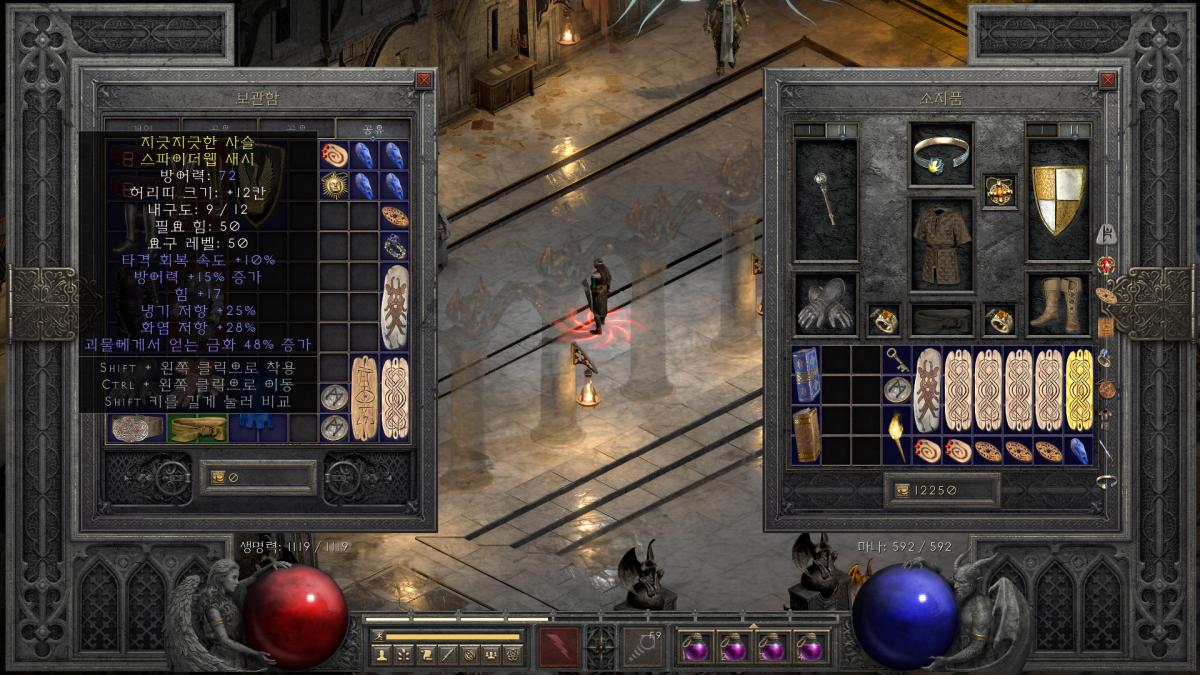This screenshot has width=1200, height=675.
Task: Click the equipped amulet slot
Action: point(999,190)
